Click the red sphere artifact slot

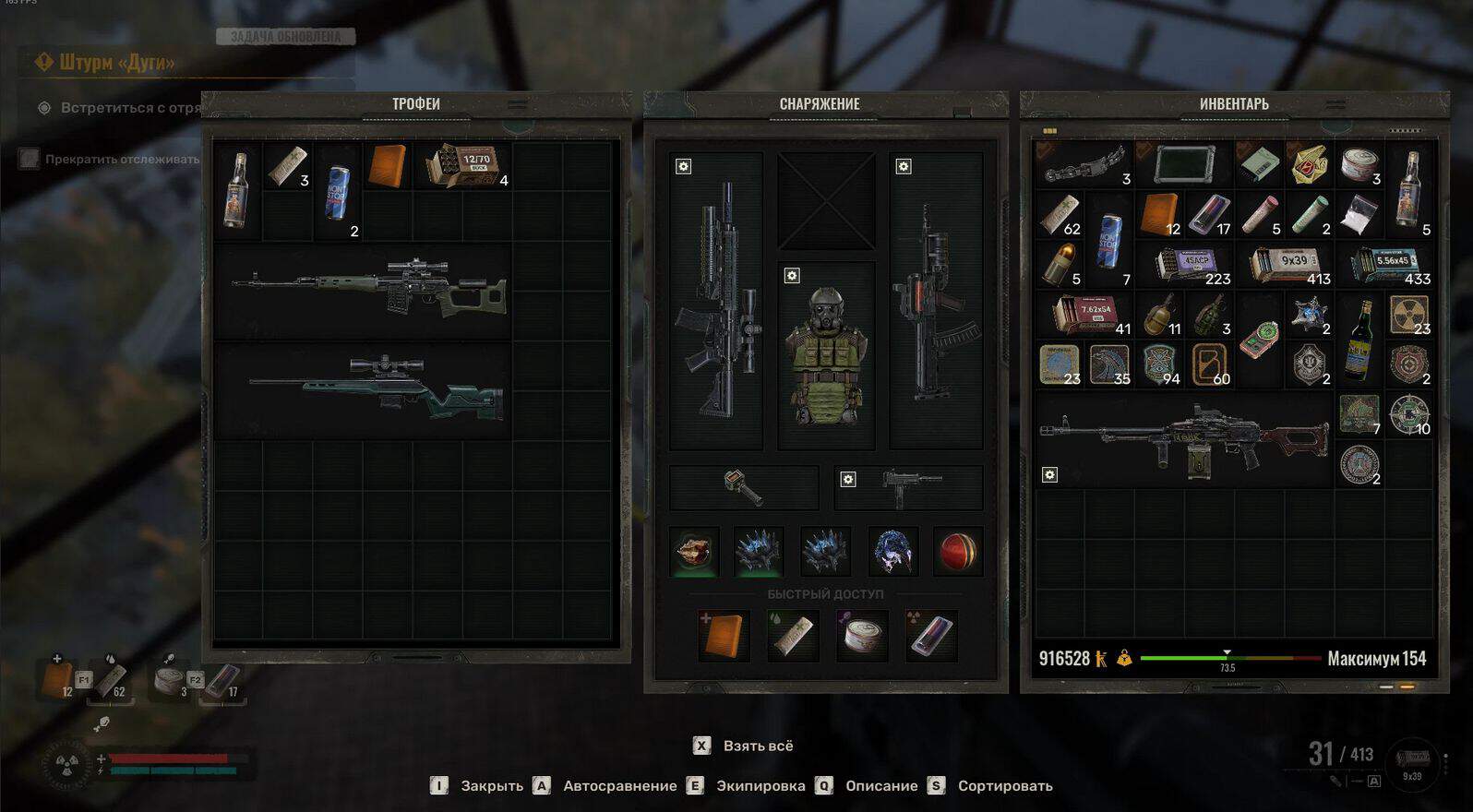click(958, 551)
